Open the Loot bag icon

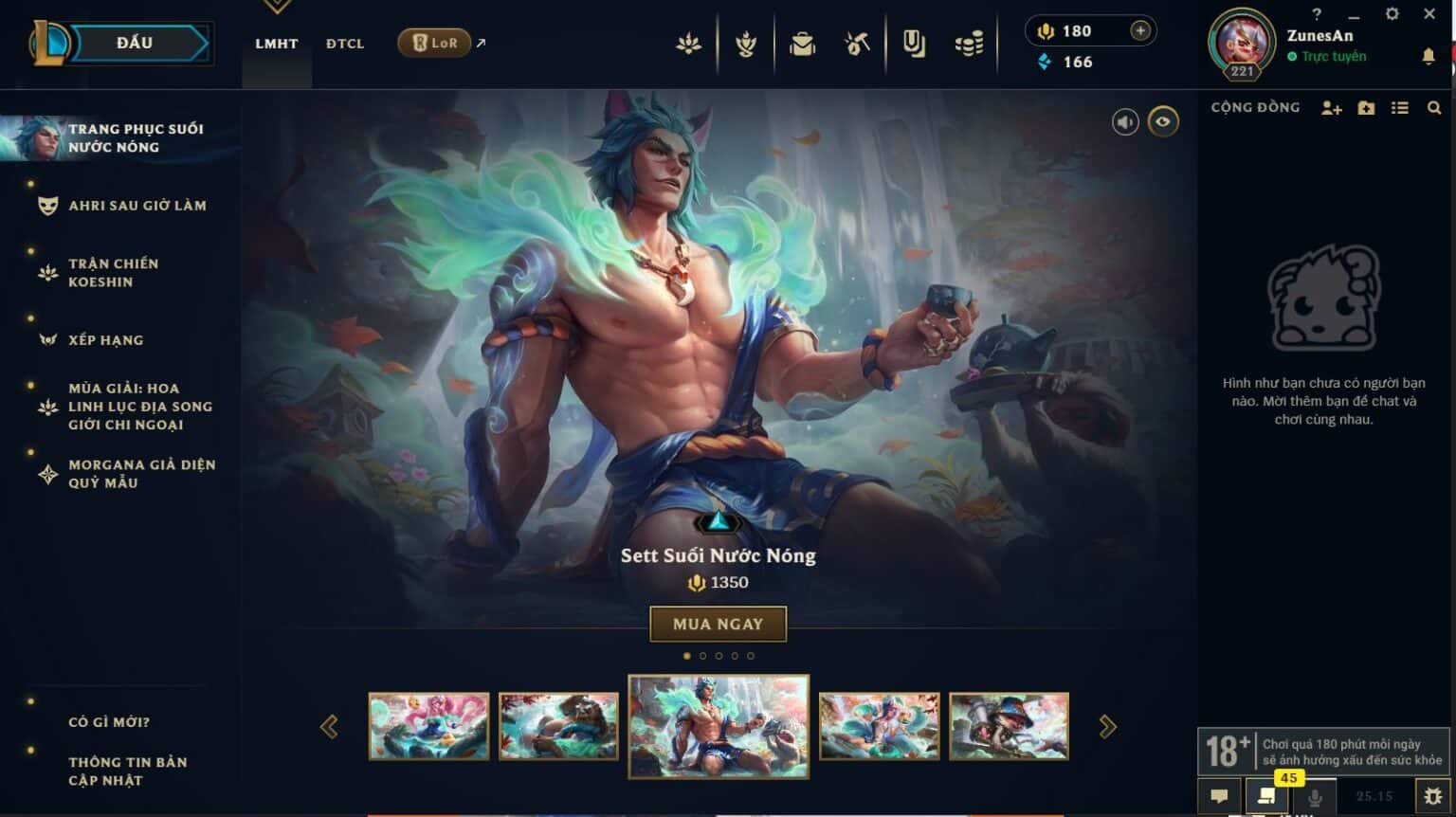(802, 44)
